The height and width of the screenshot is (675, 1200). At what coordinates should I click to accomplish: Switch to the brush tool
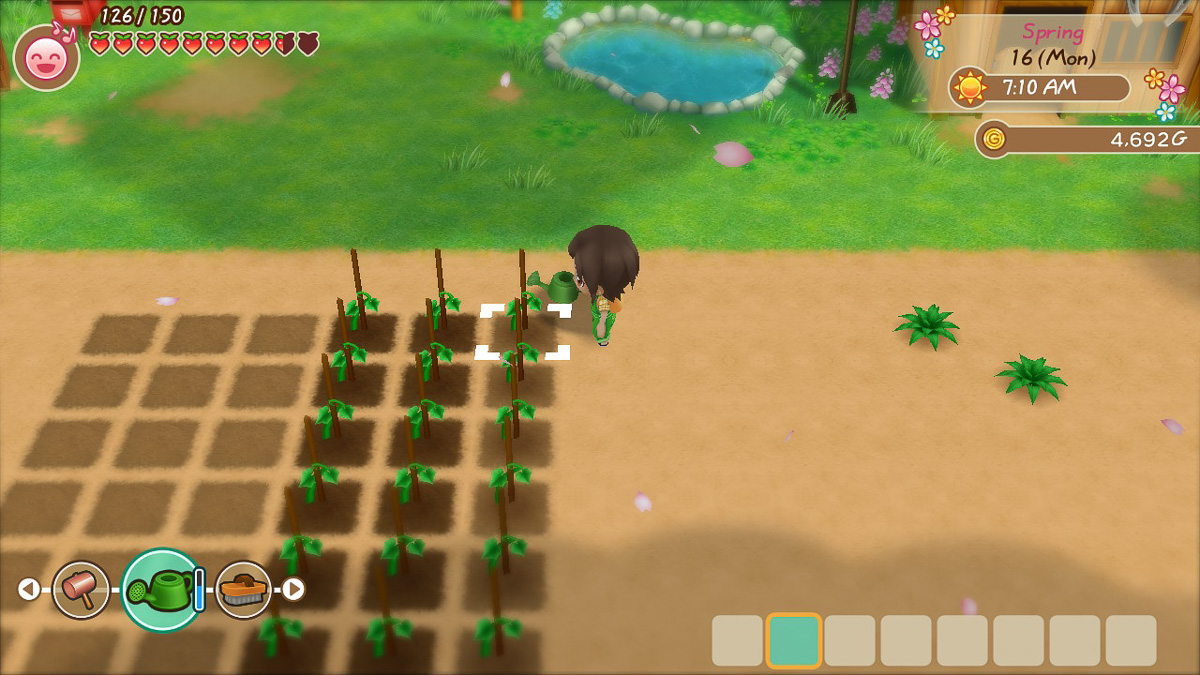pos(243,589)
